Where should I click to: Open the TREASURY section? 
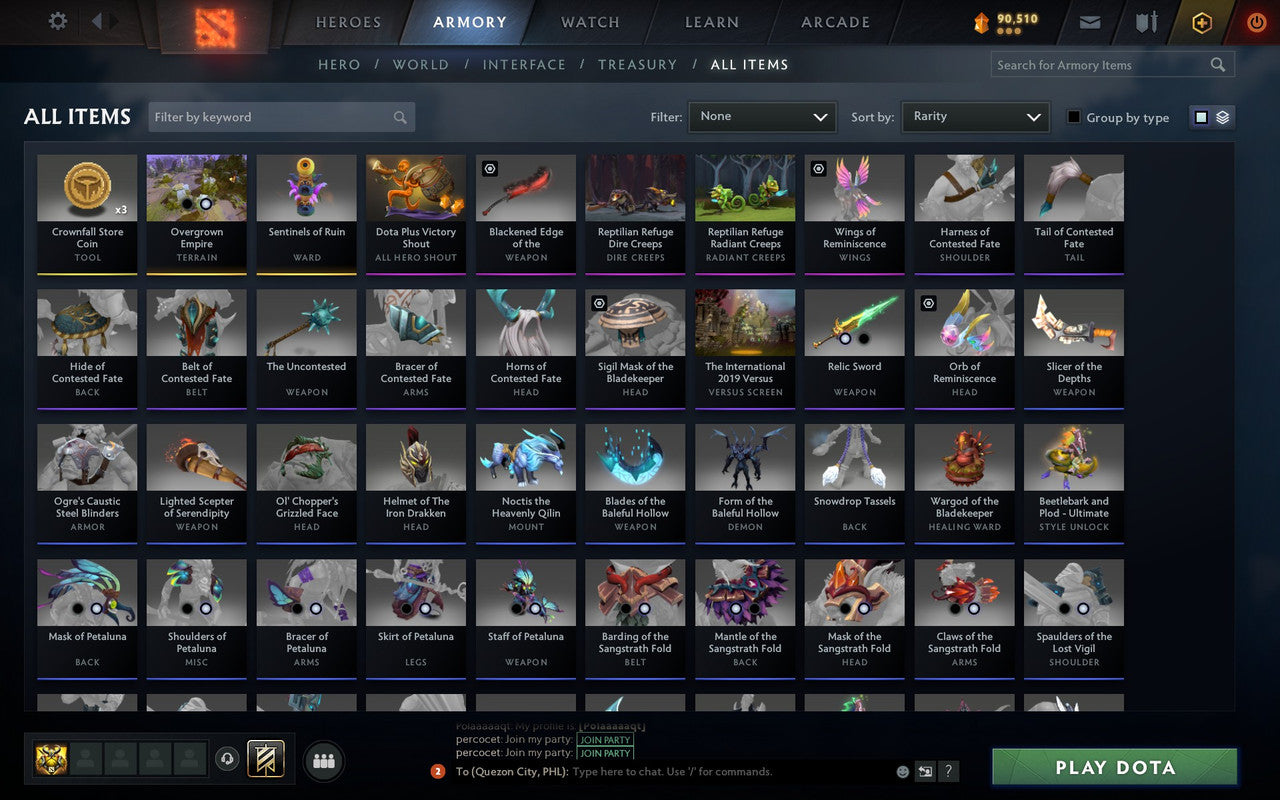pyautogui.click(x=638, y=64)
